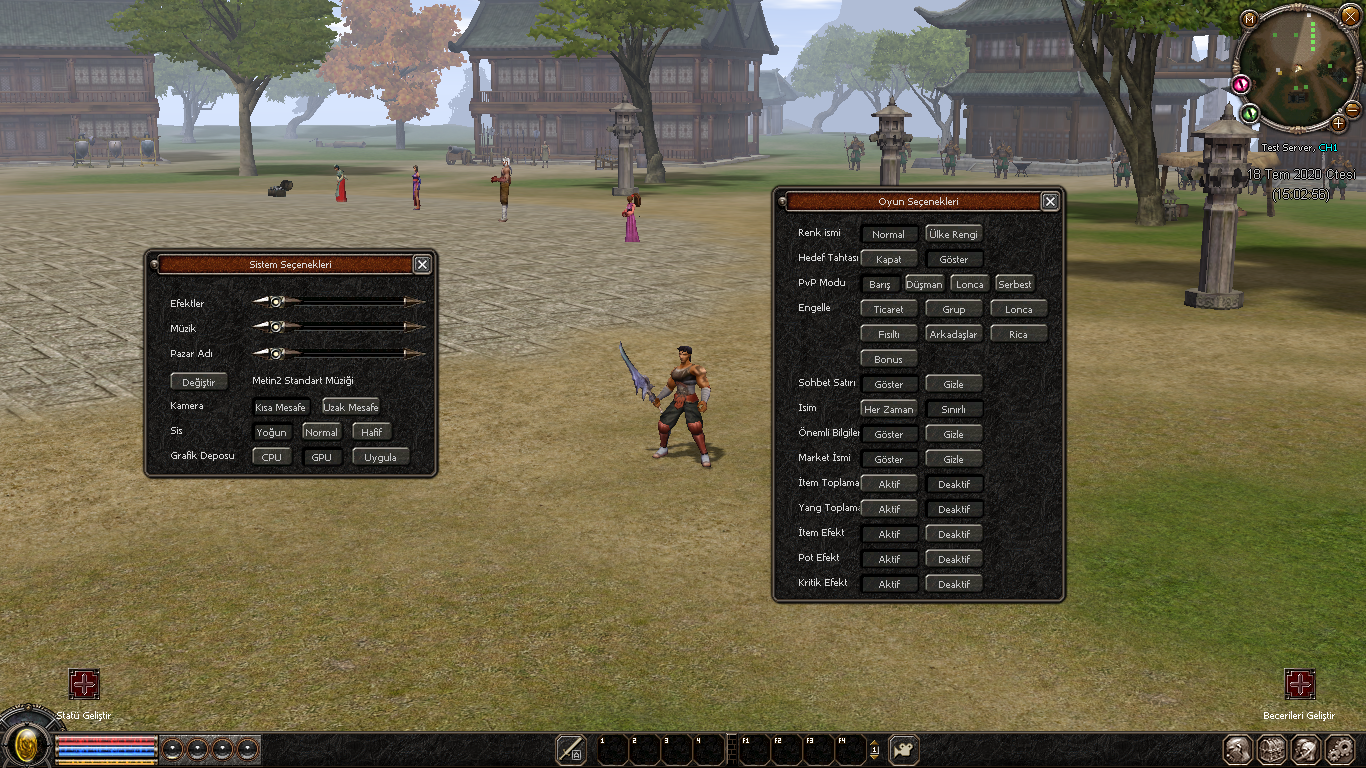Toggle the Bonus block option
This screenshot has height=768, width=1366.
pos(888,359)
